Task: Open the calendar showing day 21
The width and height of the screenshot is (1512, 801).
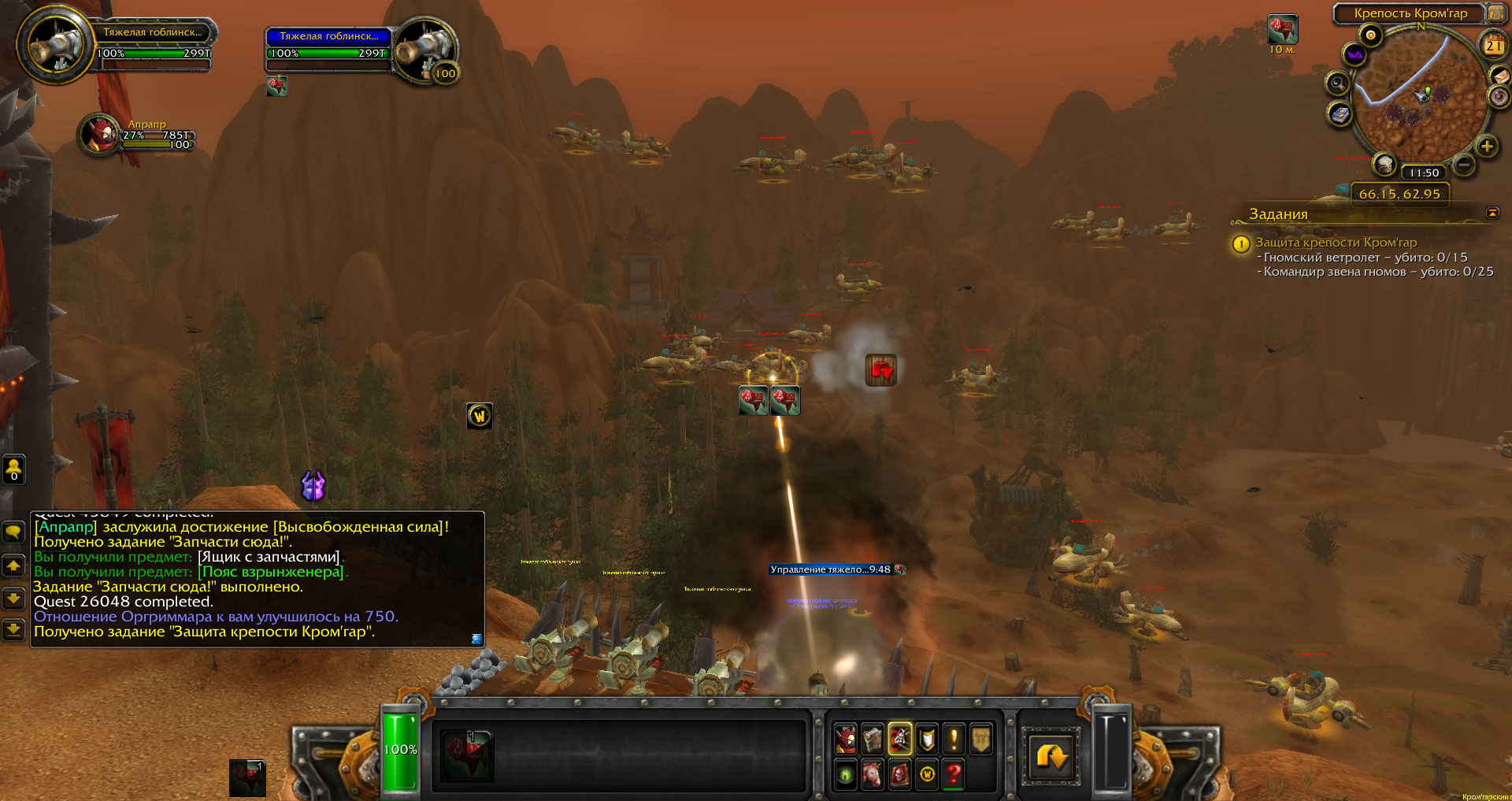Action: [1493, 46]
